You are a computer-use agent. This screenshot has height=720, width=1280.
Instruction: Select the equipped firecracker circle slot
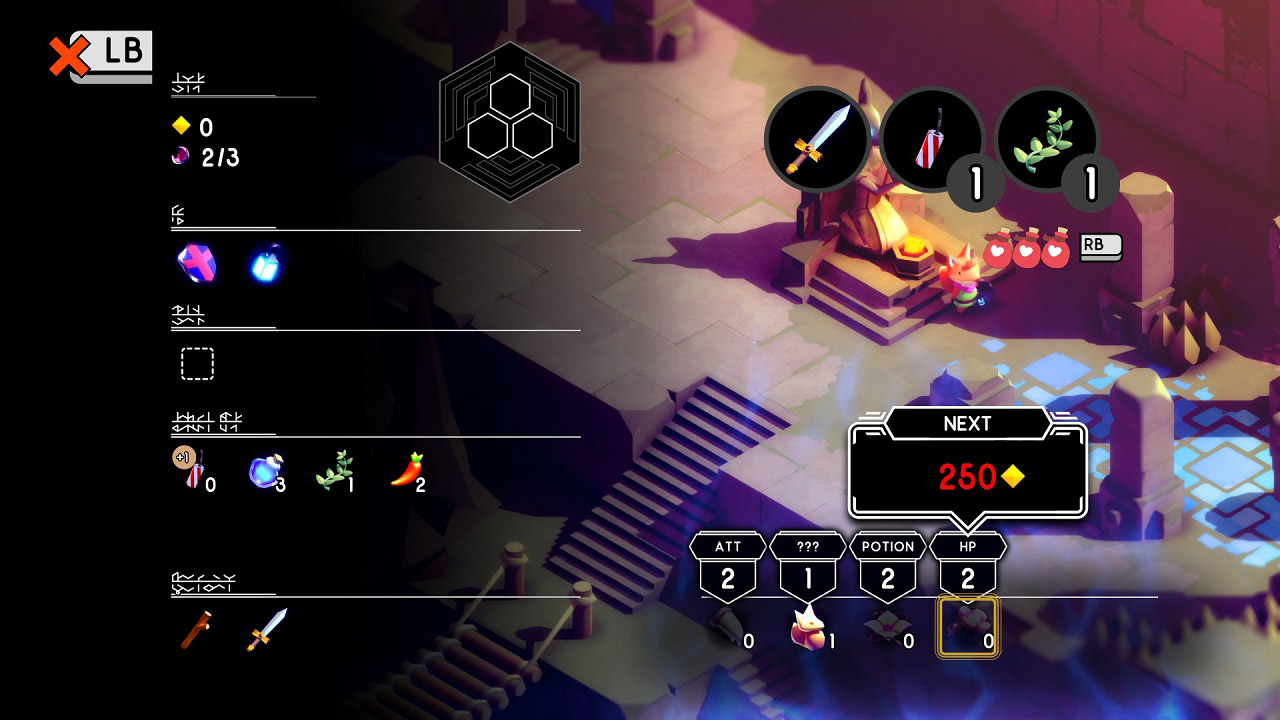tap(930, 140)
